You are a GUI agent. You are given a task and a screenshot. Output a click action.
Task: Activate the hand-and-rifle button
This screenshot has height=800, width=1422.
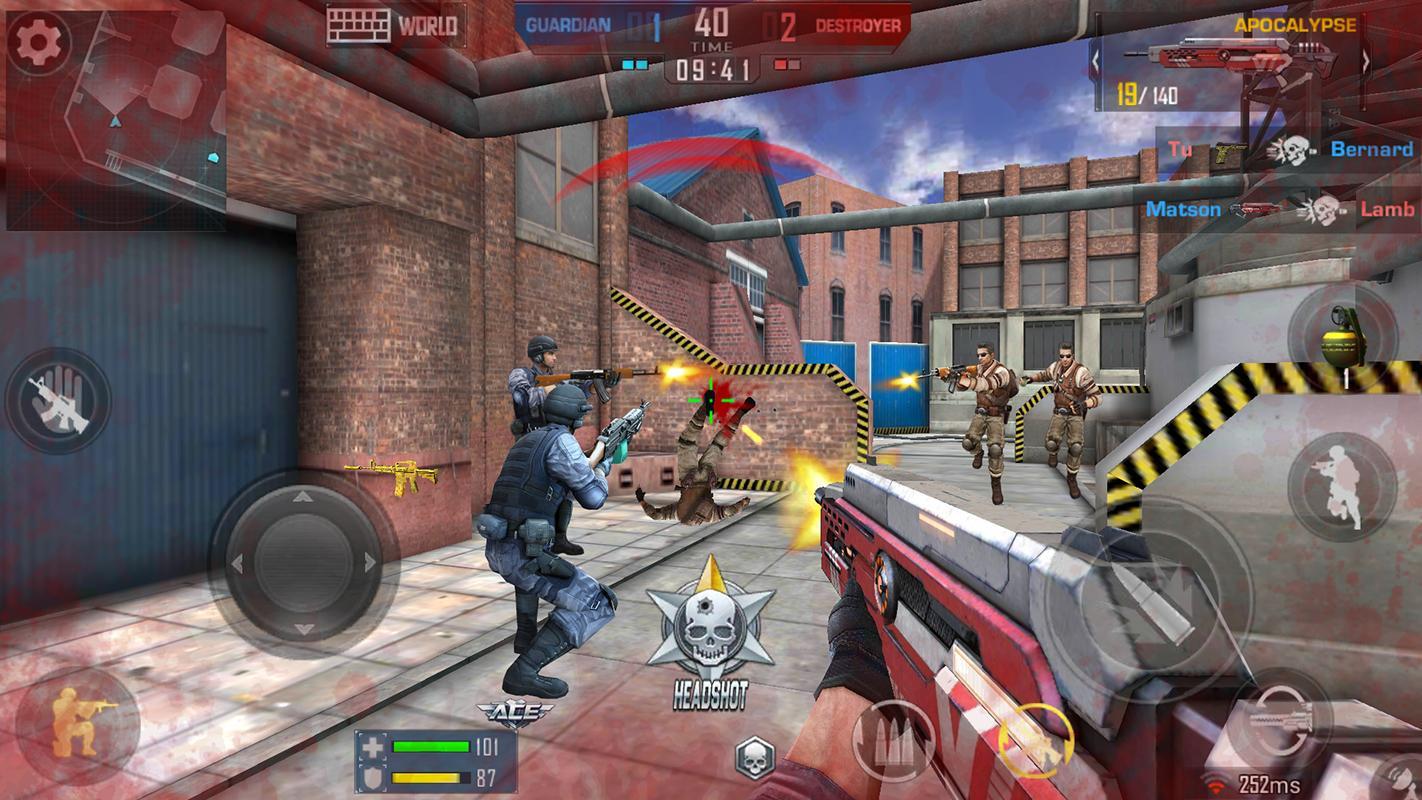pyautogui.click(x=57, y=400)
